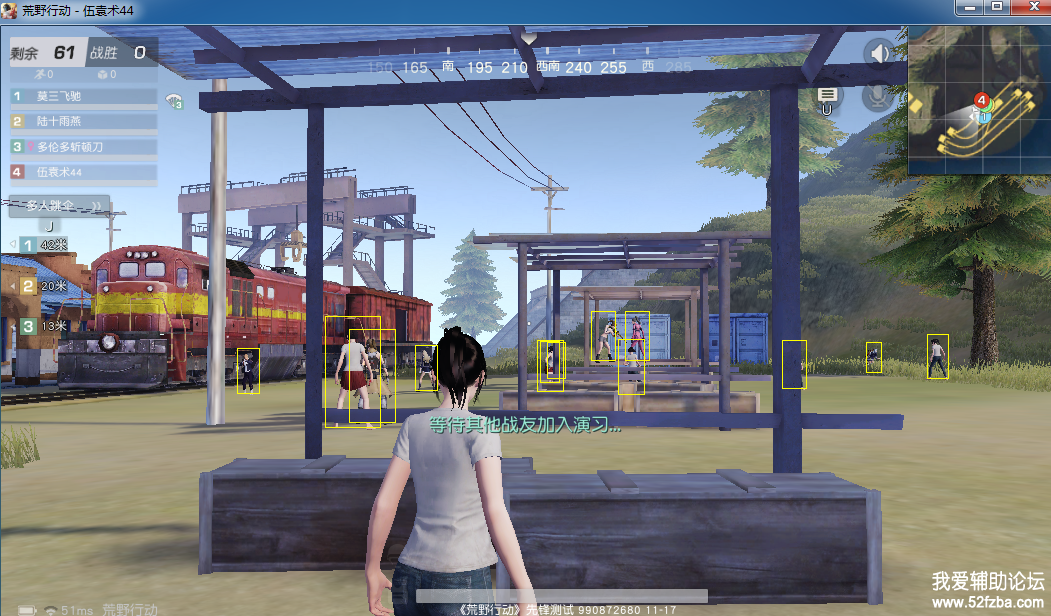Open the quick chat message icon

(x=827, y=96)
